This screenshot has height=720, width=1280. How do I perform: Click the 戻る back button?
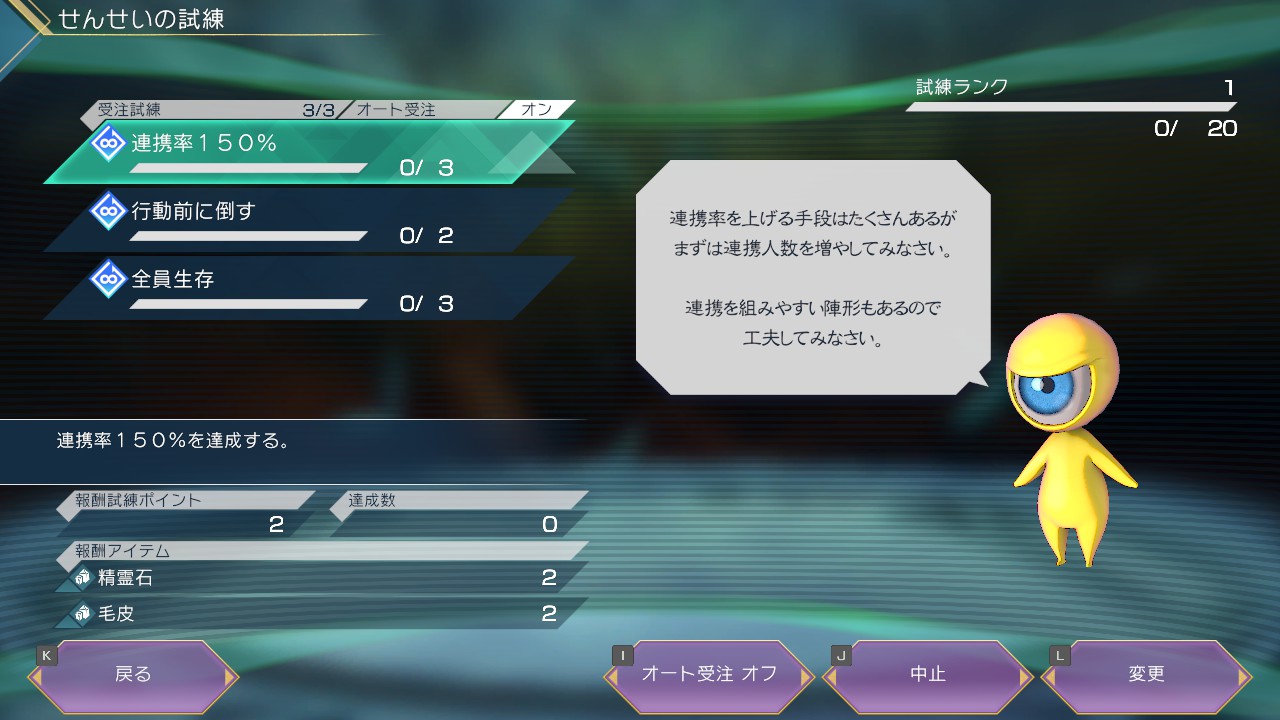pos(133,675)
